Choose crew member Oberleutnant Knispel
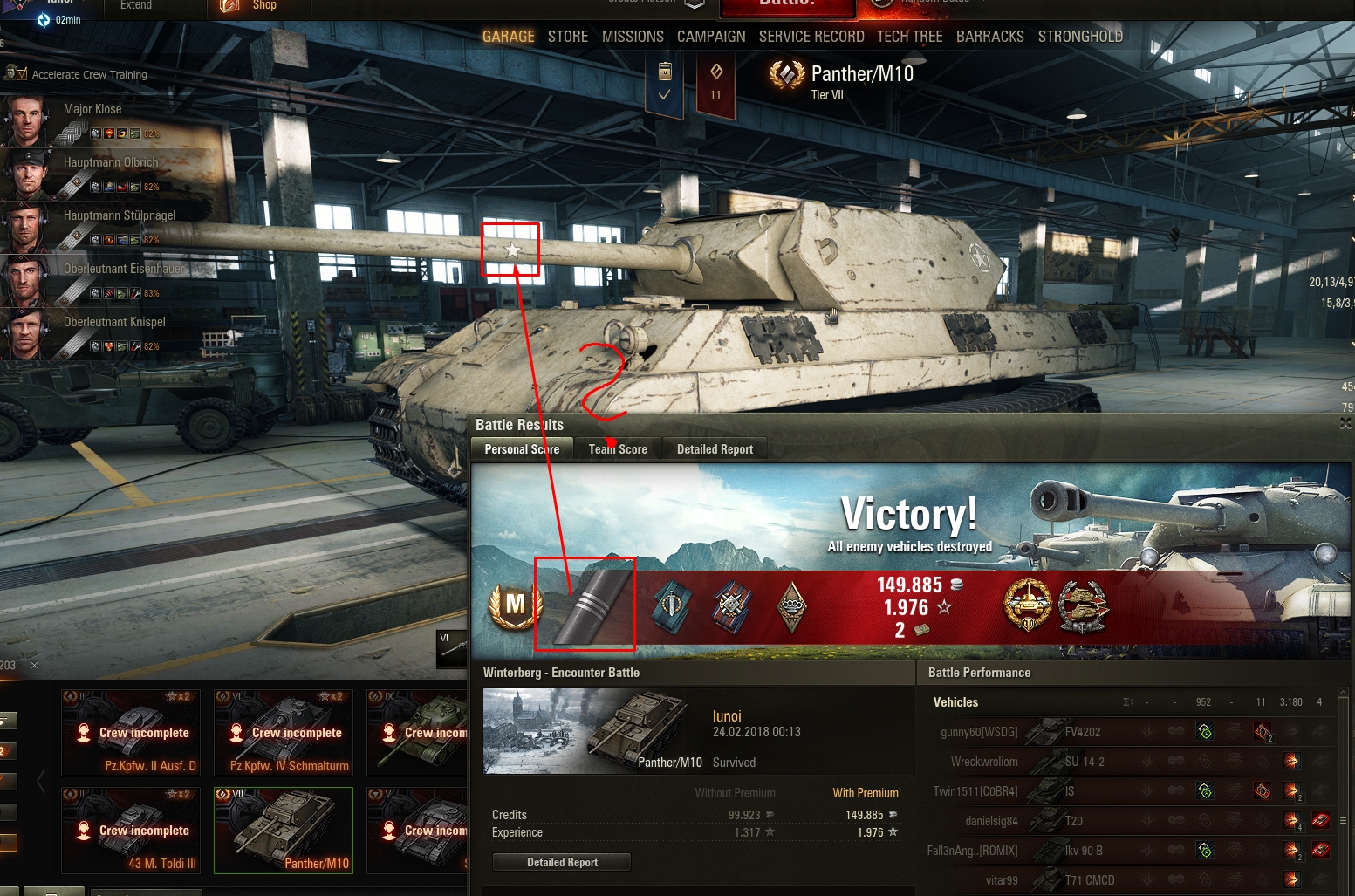1355x896 pixels. 114,322
